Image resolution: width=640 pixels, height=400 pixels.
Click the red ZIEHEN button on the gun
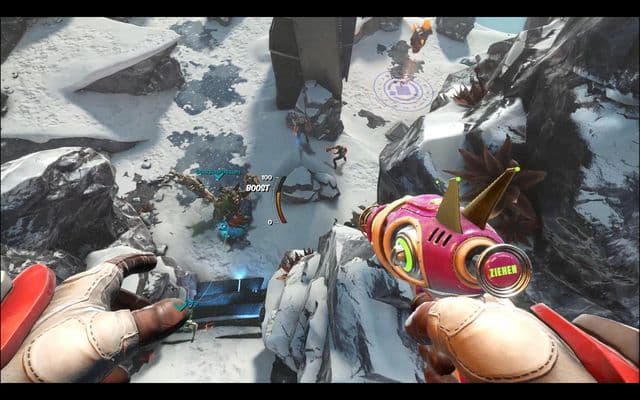(x=503, y=270)
